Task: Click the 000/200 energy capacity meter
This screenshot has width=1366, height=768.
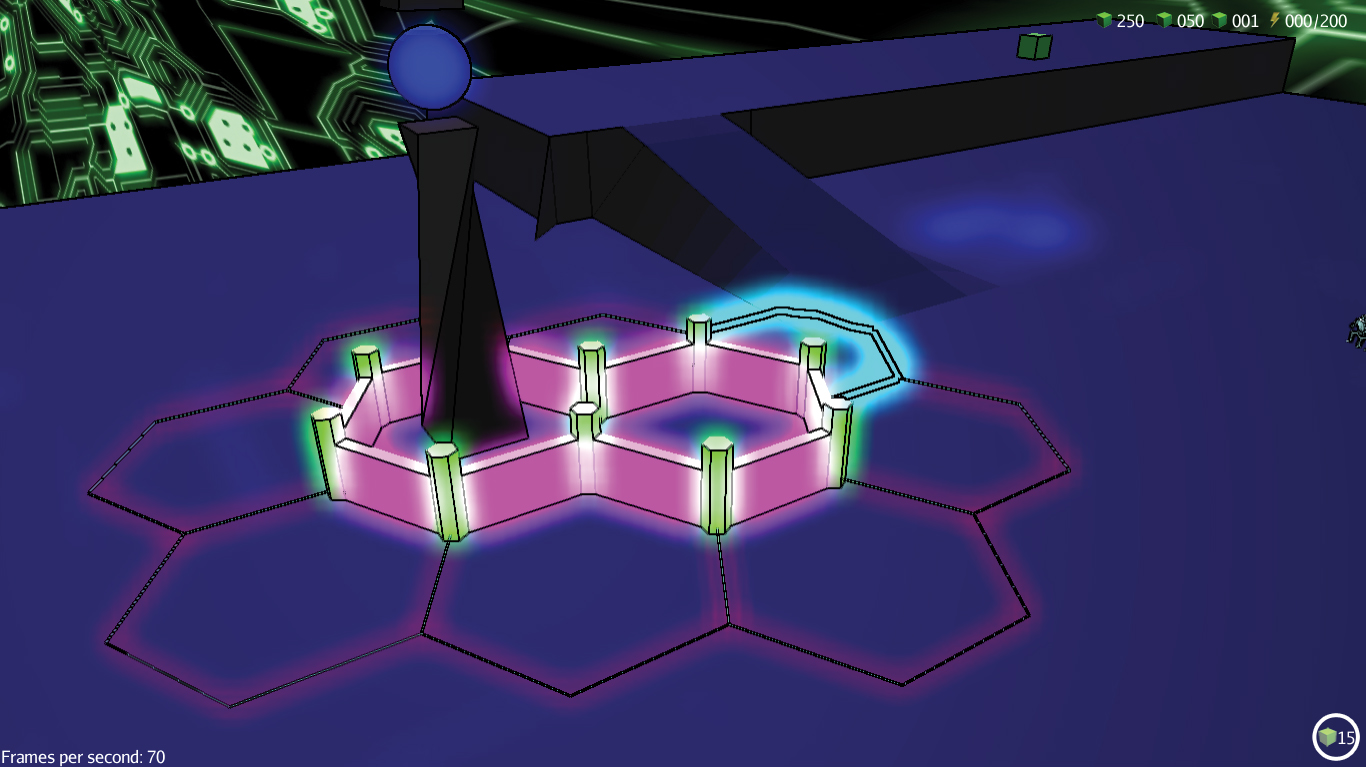Action: 1316,20
